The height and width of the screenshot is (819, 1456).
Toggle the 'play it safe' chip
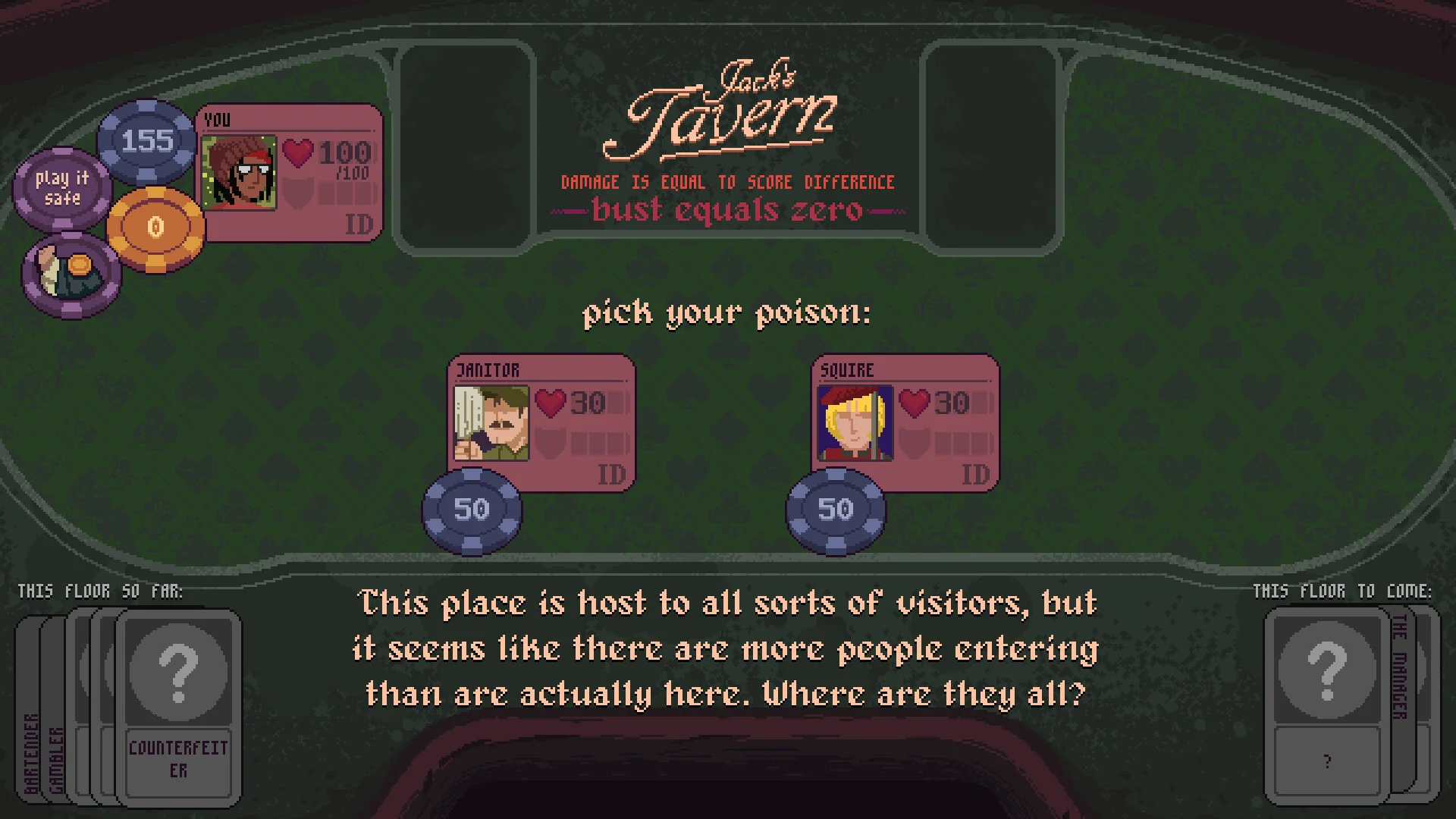coord(62,187)
